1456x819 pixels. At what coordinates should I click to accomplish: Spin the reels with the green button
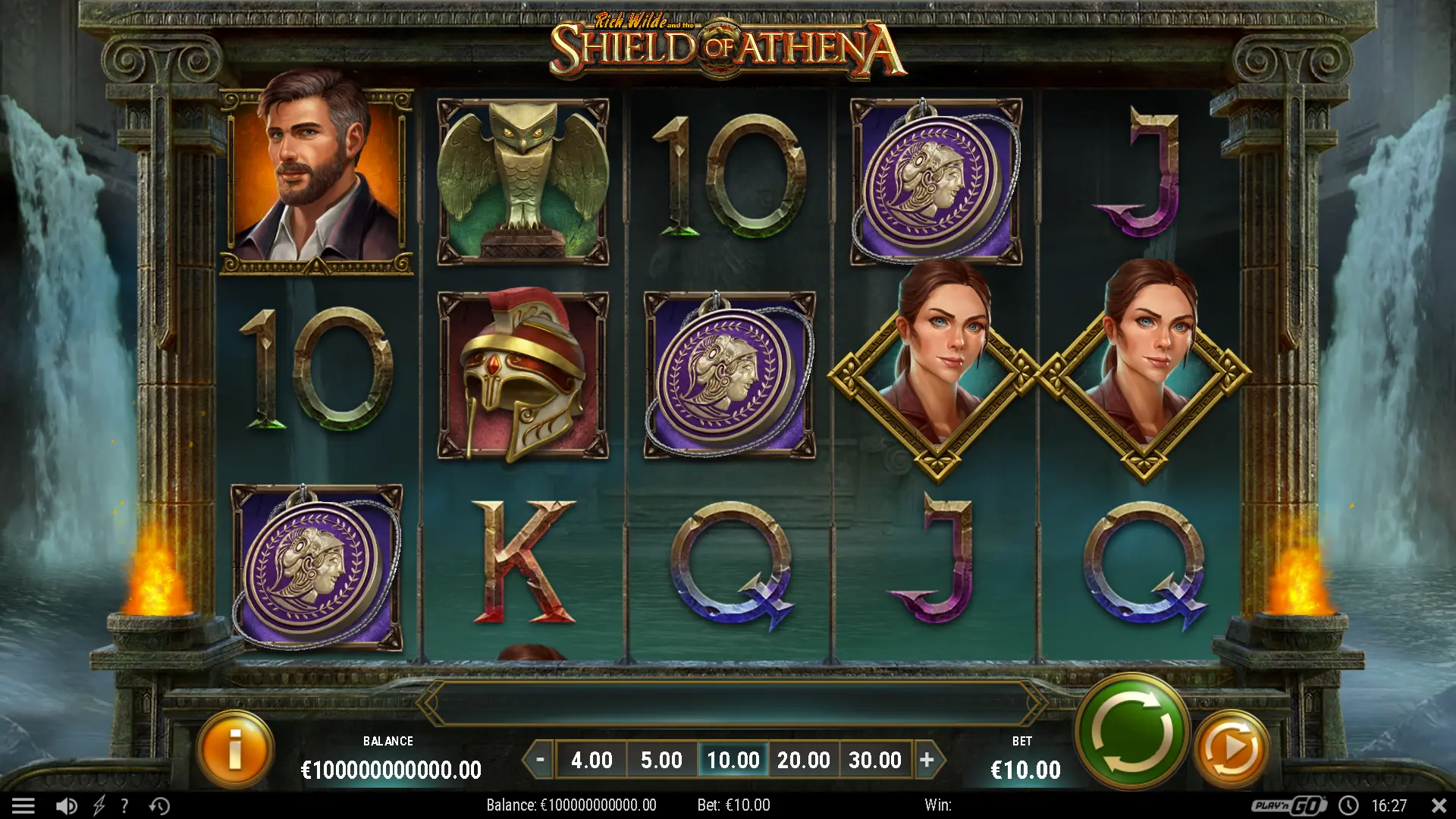tap(1131, 732)
